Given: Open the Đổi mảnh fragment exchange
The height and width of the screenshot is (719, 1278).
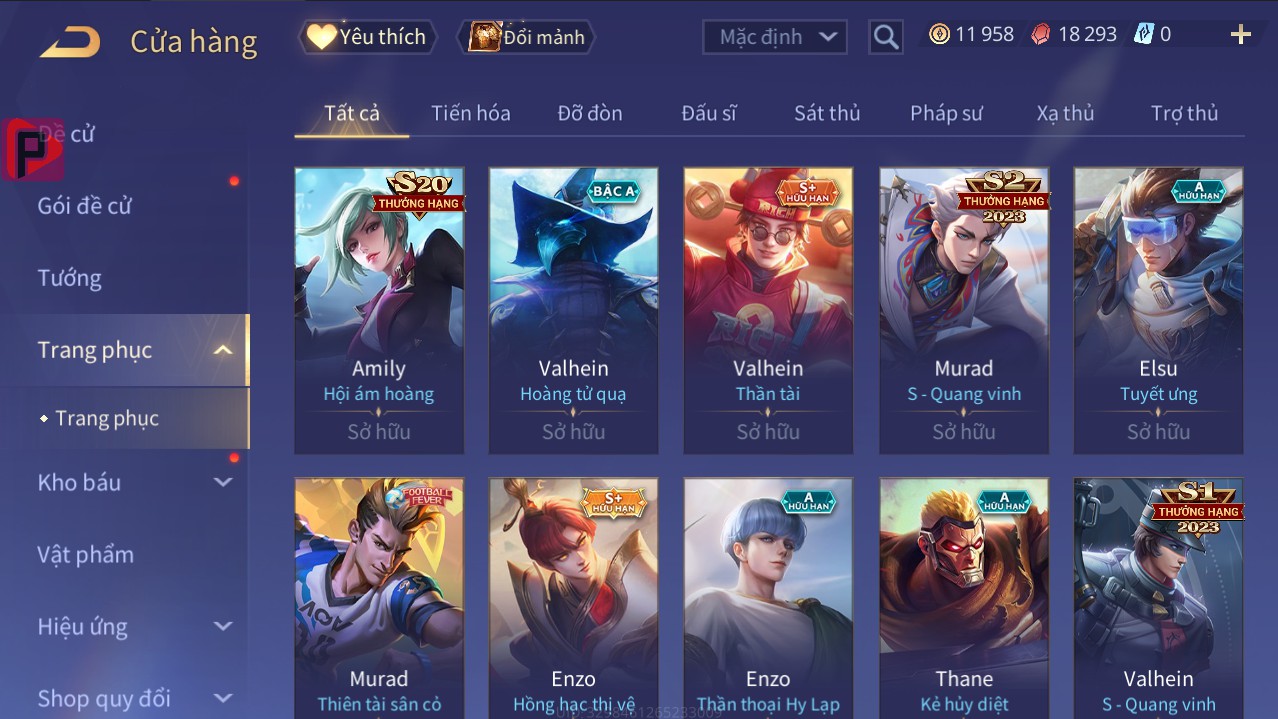Looking at the screenshot, I should click(527, 37).
